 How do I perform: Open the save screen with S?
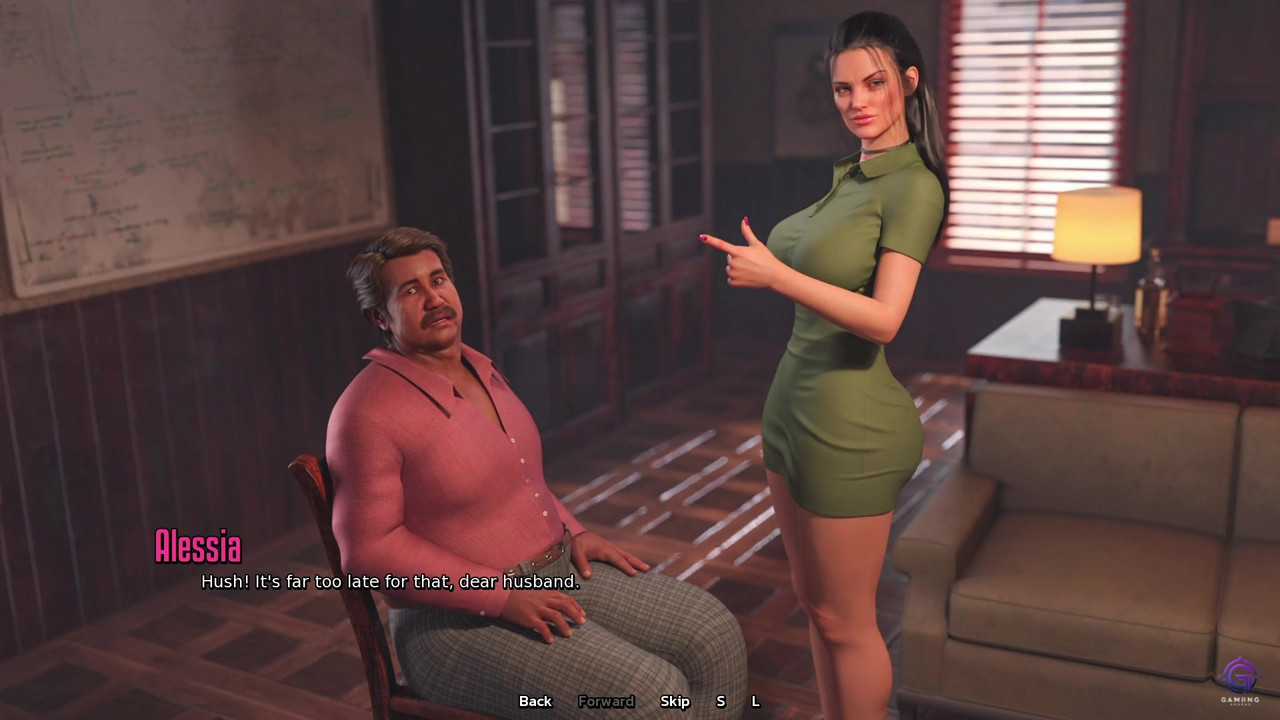(720, 701)
